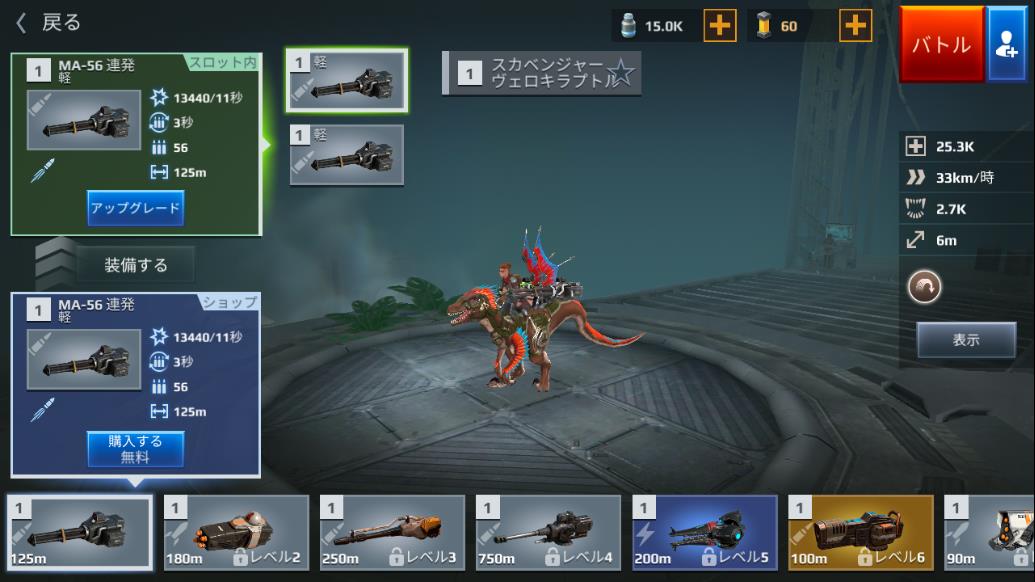
Task: Start a fight with the red バトル button
Action: 941,45
